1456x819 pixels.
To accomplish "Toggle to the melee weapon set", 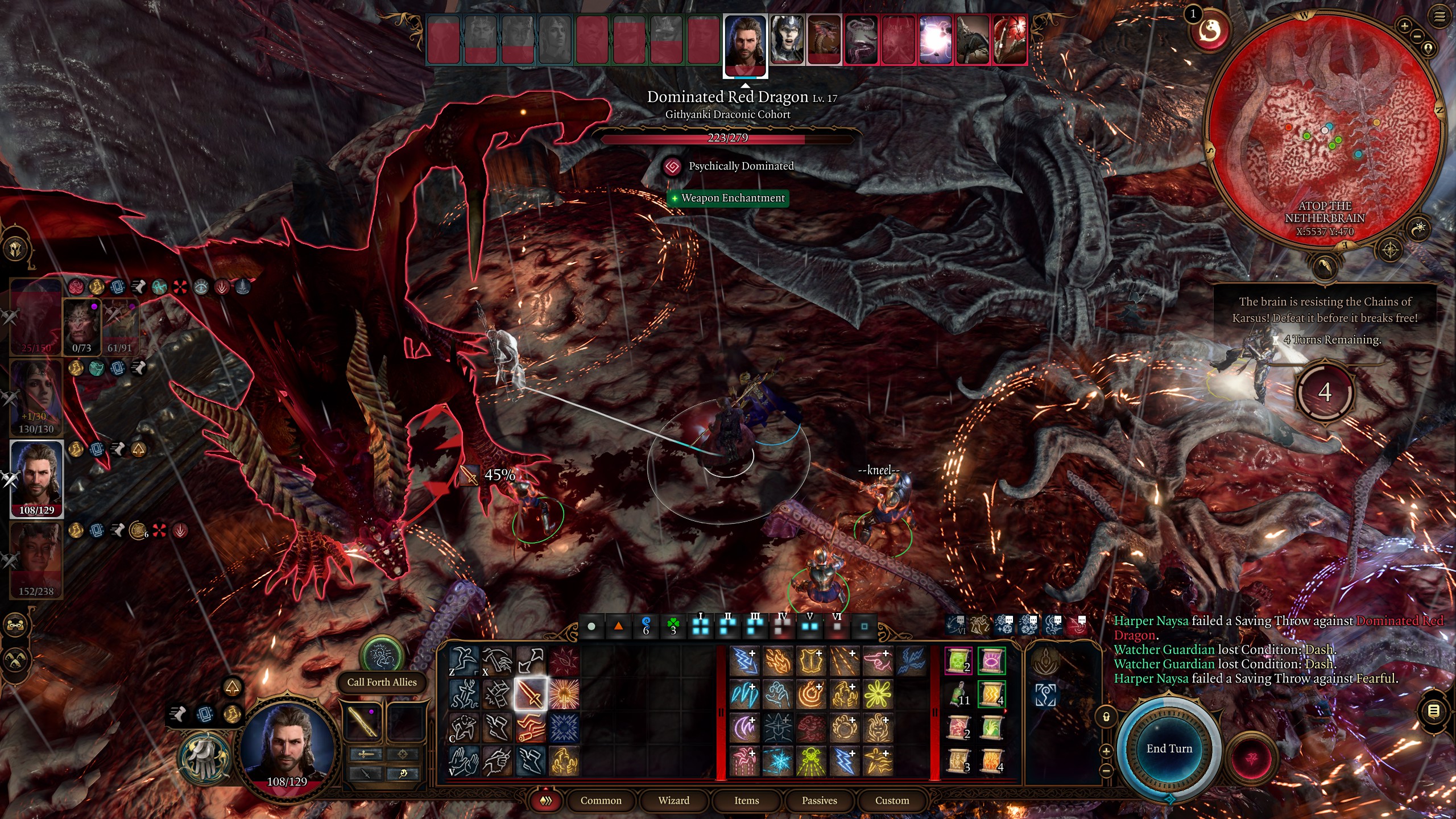I will [366, 754].
